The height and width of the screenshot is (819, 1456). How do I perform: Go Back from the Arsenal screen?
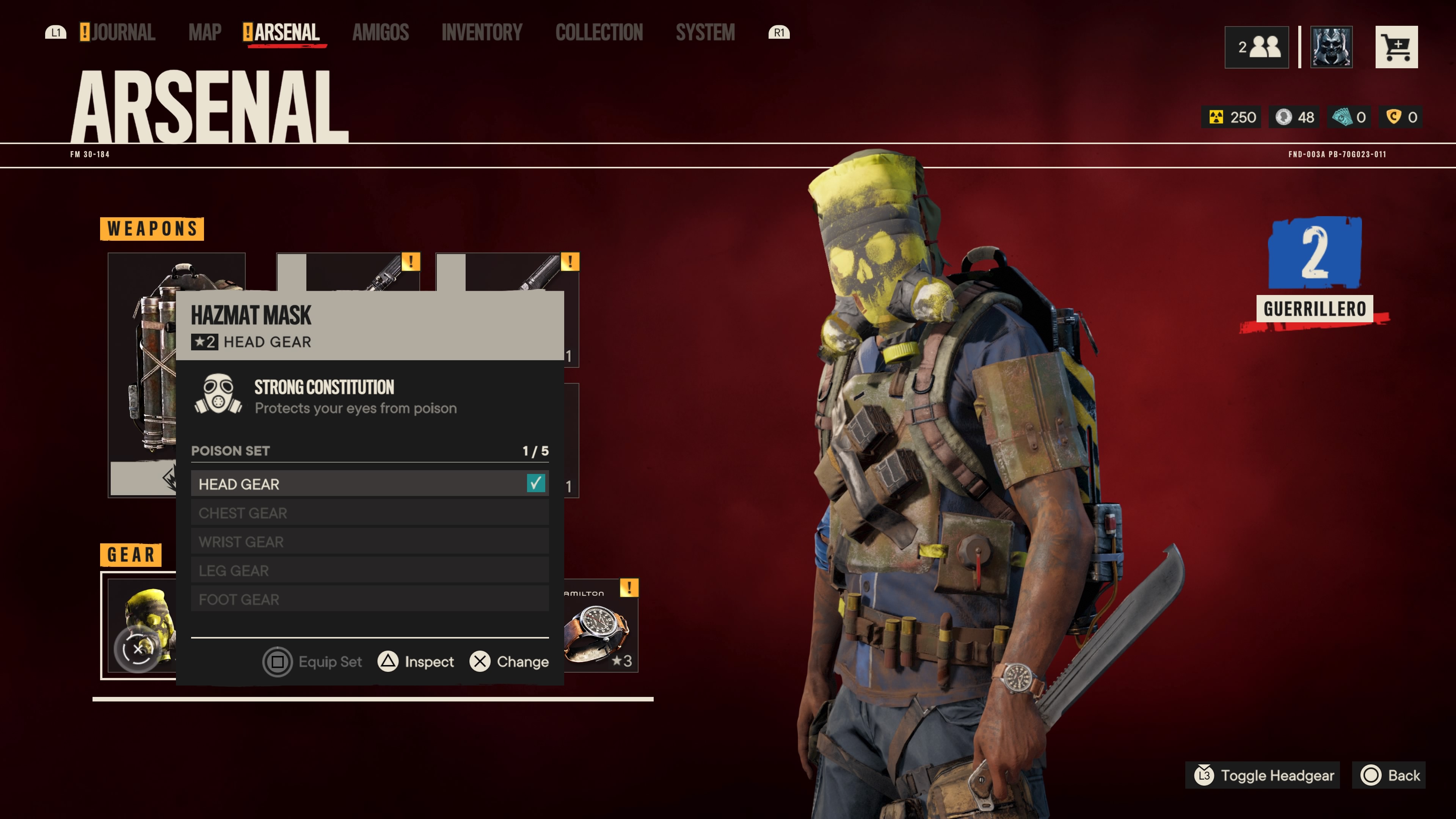(1390, 775)
